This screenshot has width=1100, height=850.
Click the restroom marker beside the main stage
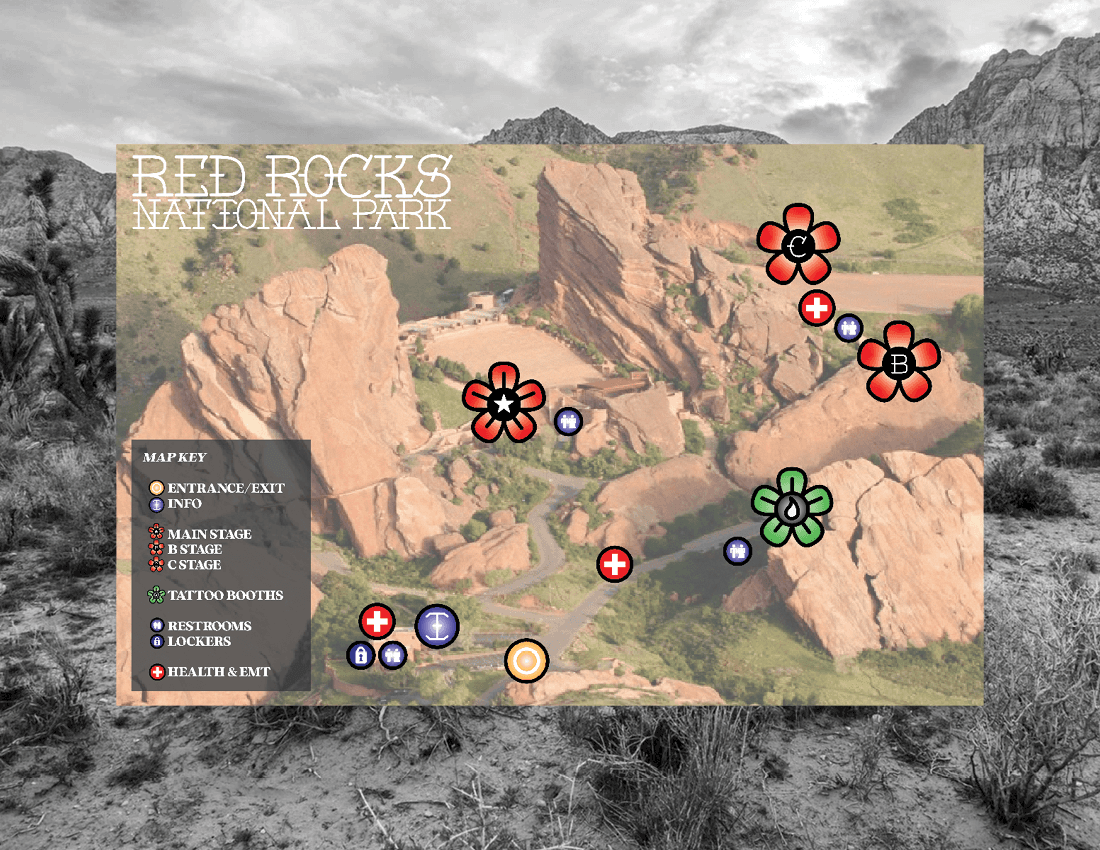(x=569, y=421)
